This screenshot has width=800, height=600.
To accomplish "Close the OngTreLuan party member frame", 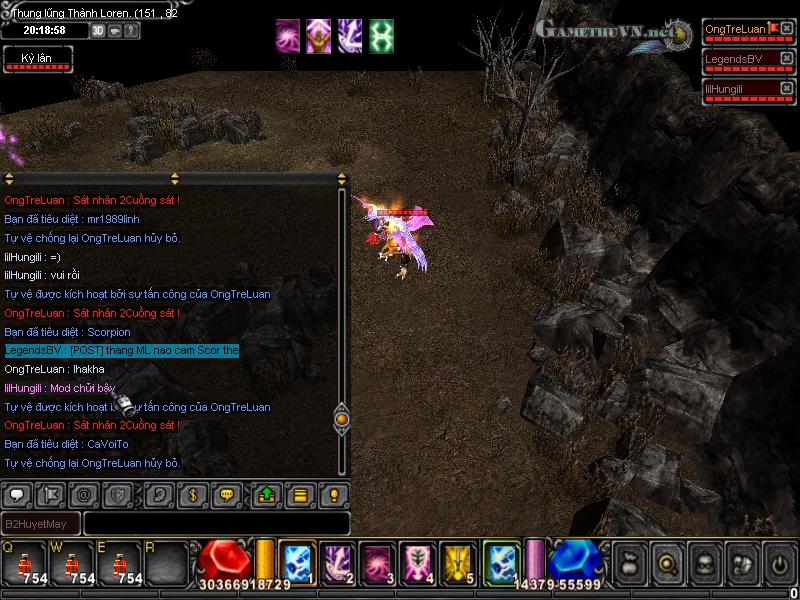I will (786, 30).
